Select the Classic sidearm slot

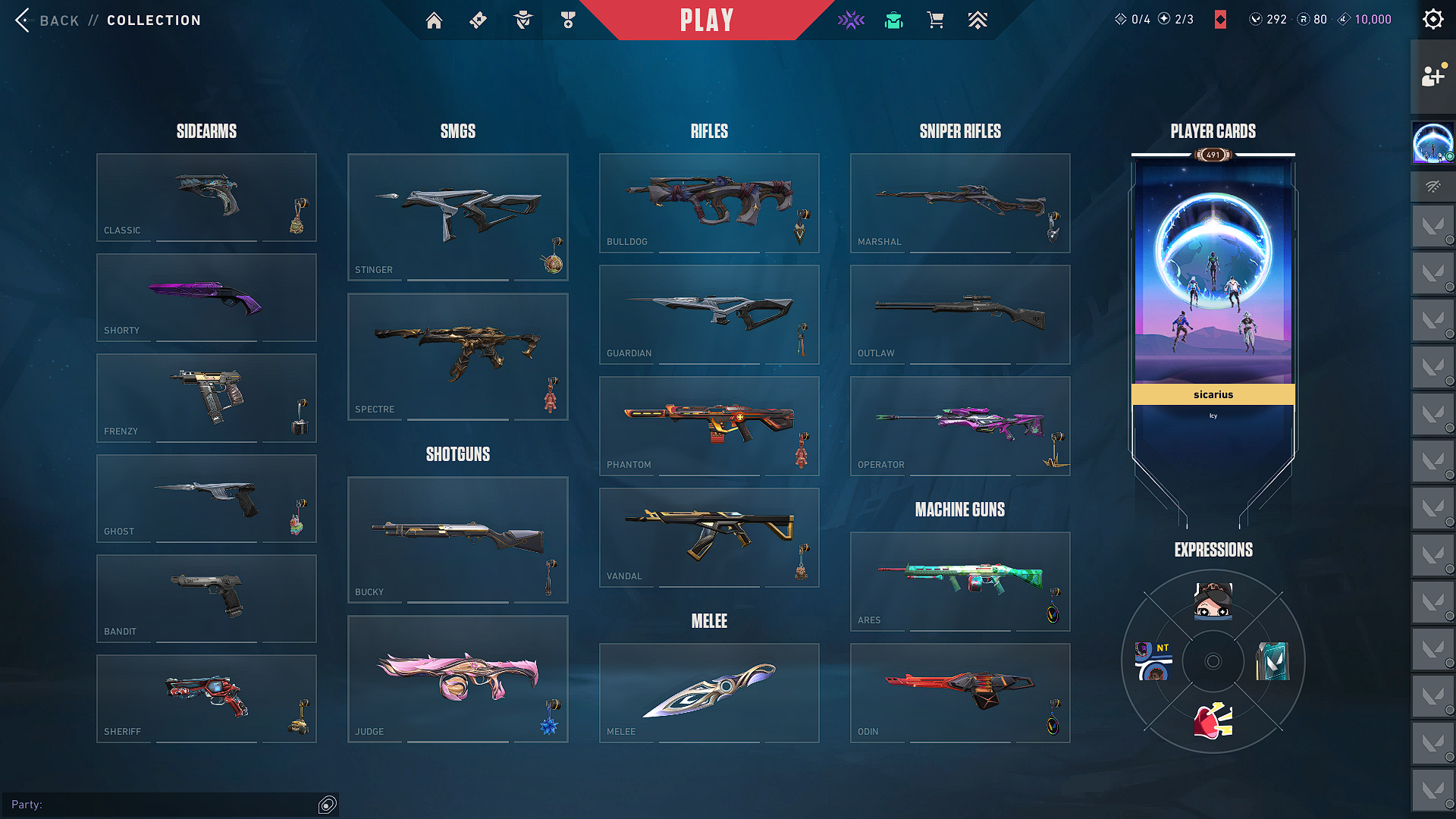206,197
